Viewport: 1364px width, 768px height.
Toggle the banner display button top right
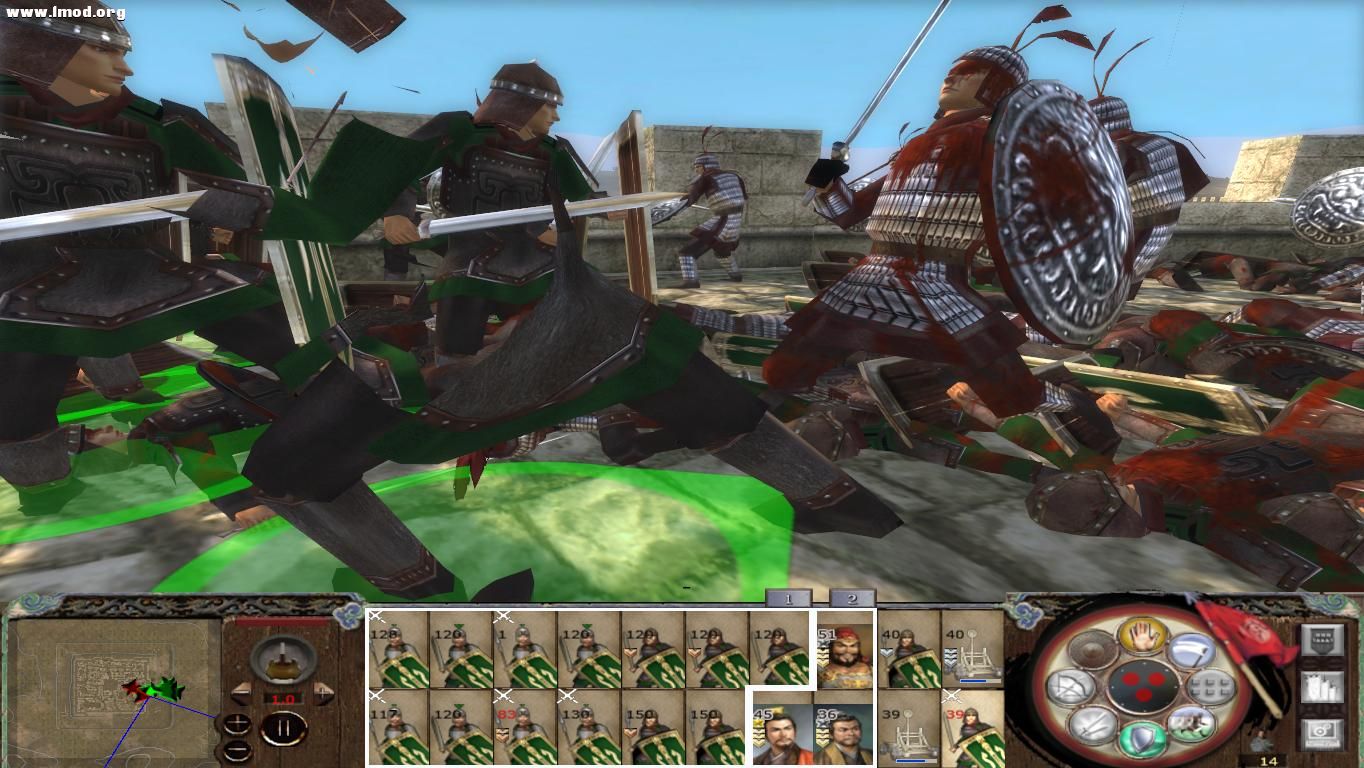coord(1322,639)
